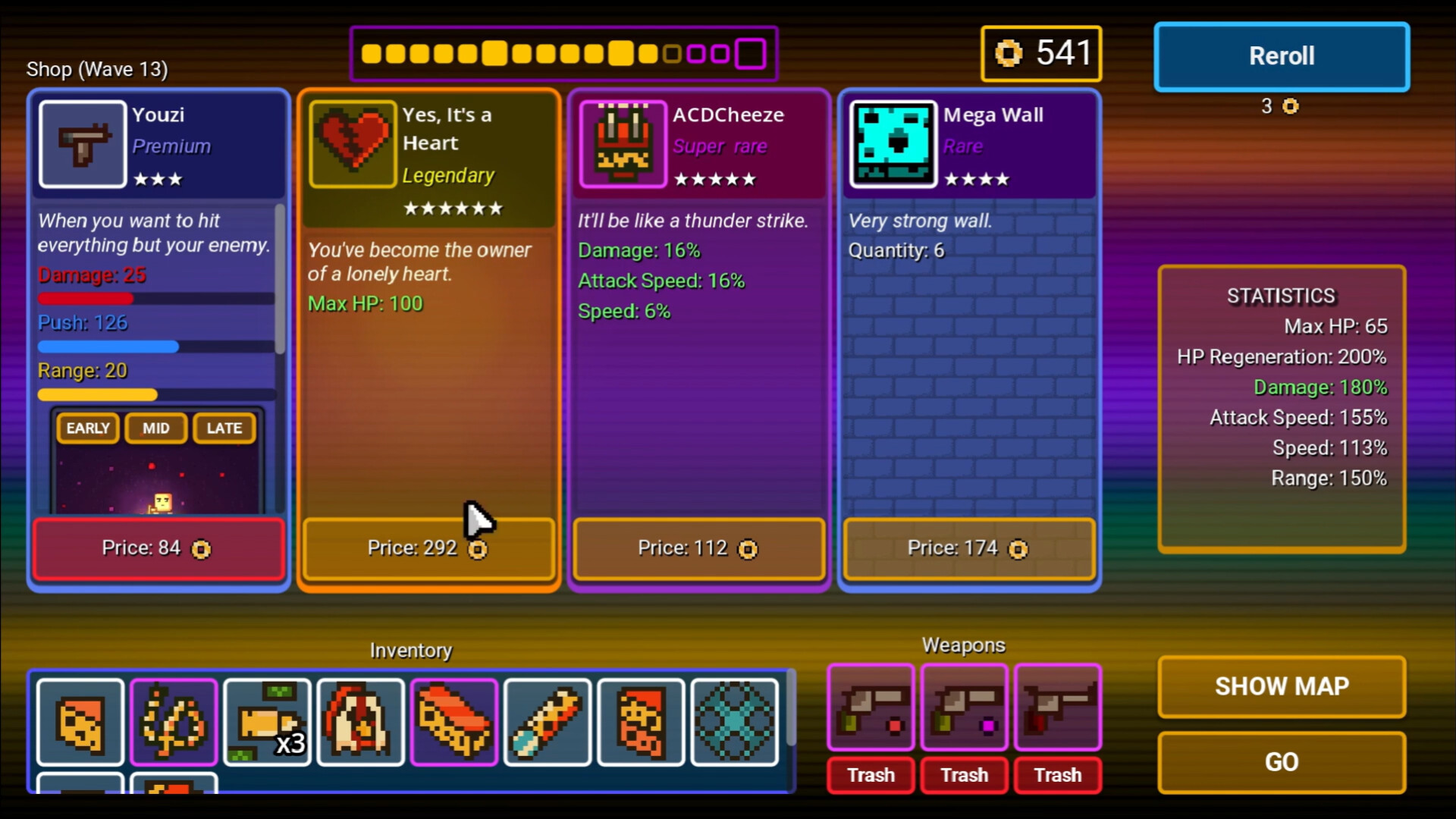Screen dimensions: 1456x819
Task: Select the ACDCheeze item icon
Action: [x=622, y=144]
